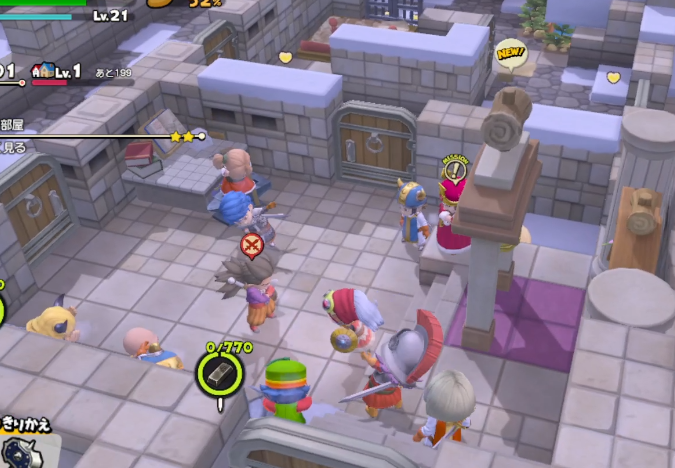Viewport: 675px width, 468px height.
Task: Click the red X speech bubble
Action: pos(252,244)
